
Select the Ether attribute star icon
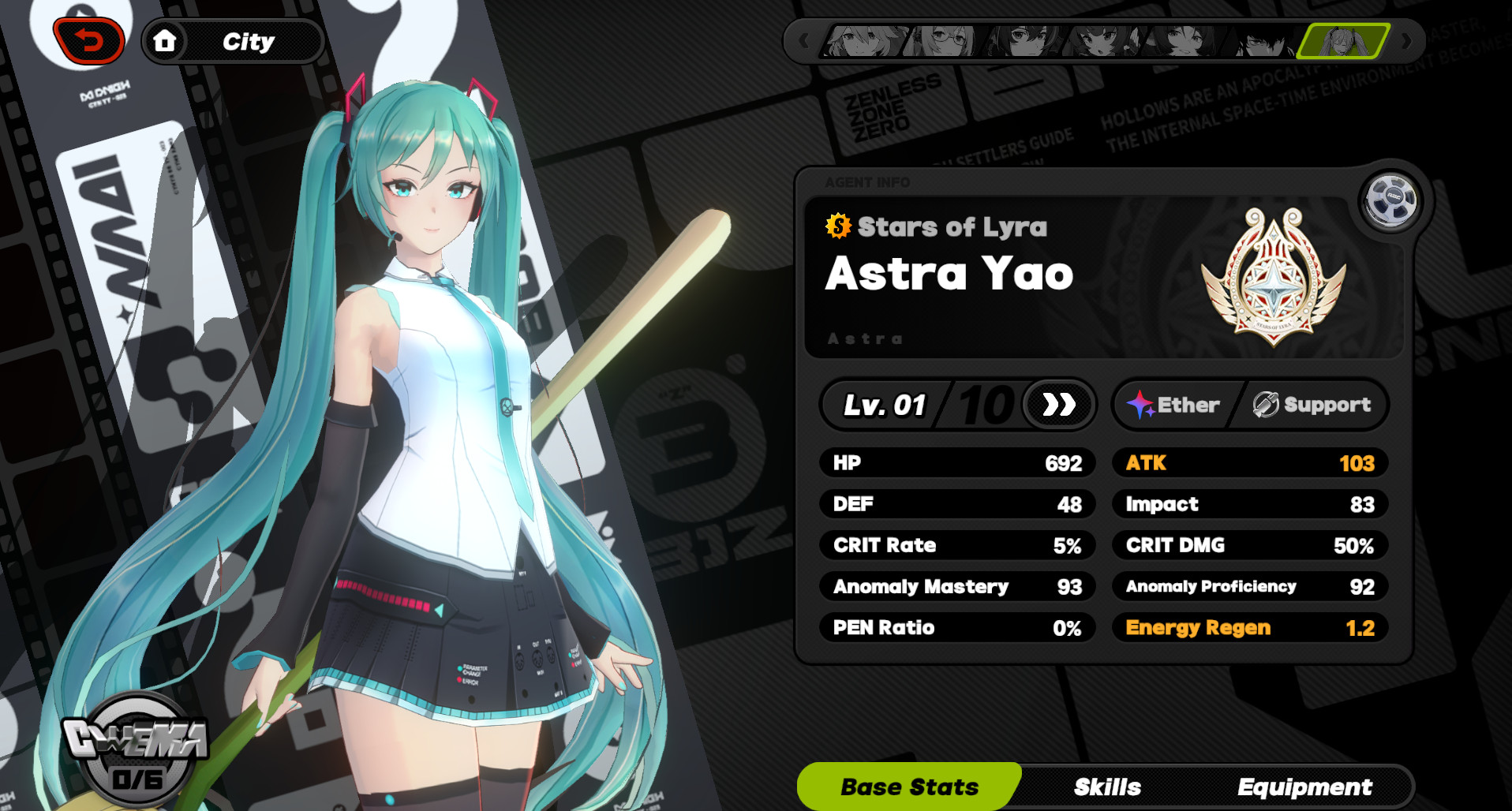[1142, 405]
